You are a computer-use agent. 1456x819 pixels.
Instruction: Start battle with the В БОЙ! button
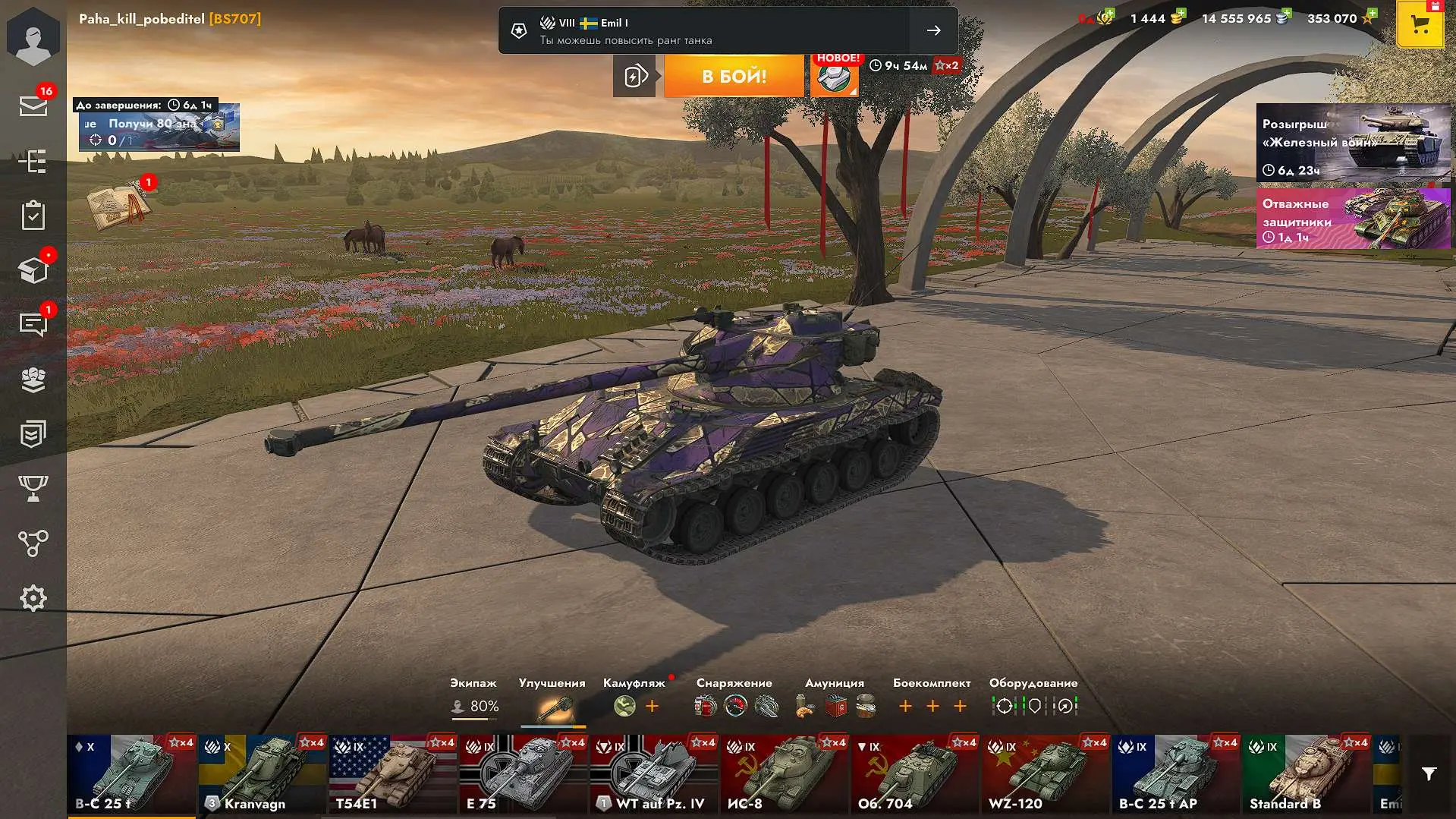point(734,76)
